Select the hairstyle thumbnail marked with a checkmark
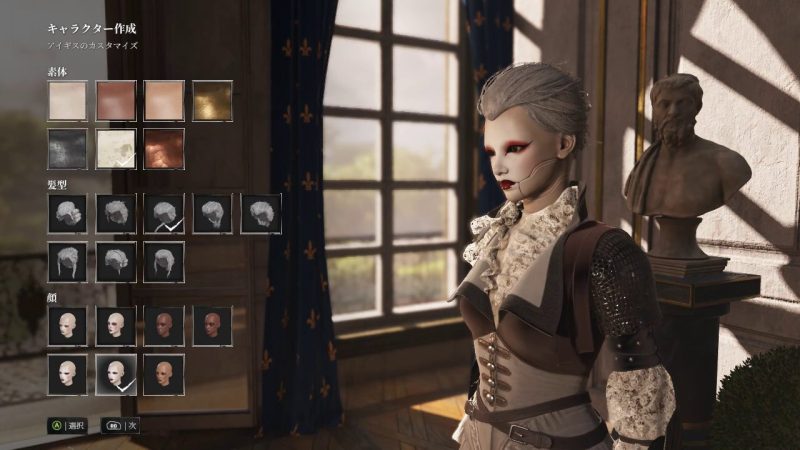 coord(164,214)
